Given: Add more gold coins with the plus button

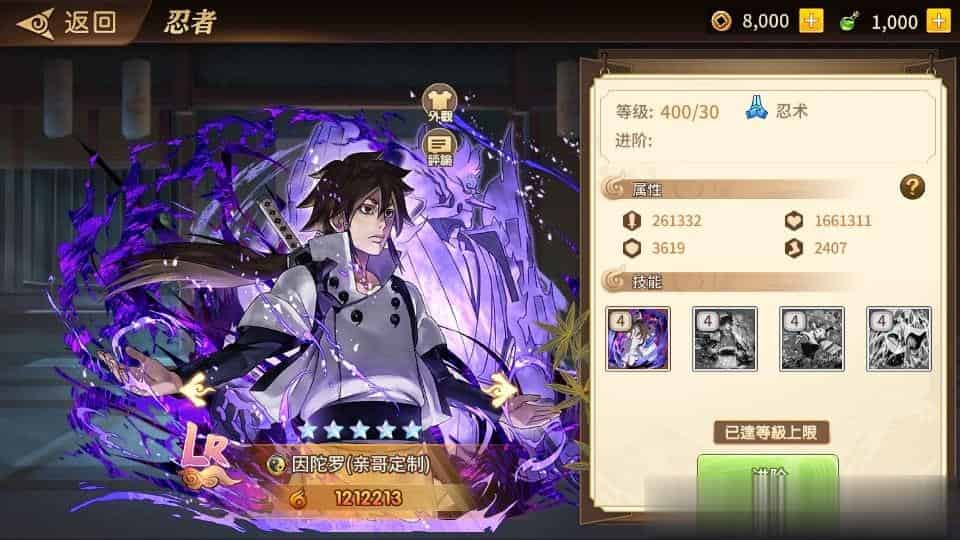Looking at the screenshot, I should pos(811,20).
